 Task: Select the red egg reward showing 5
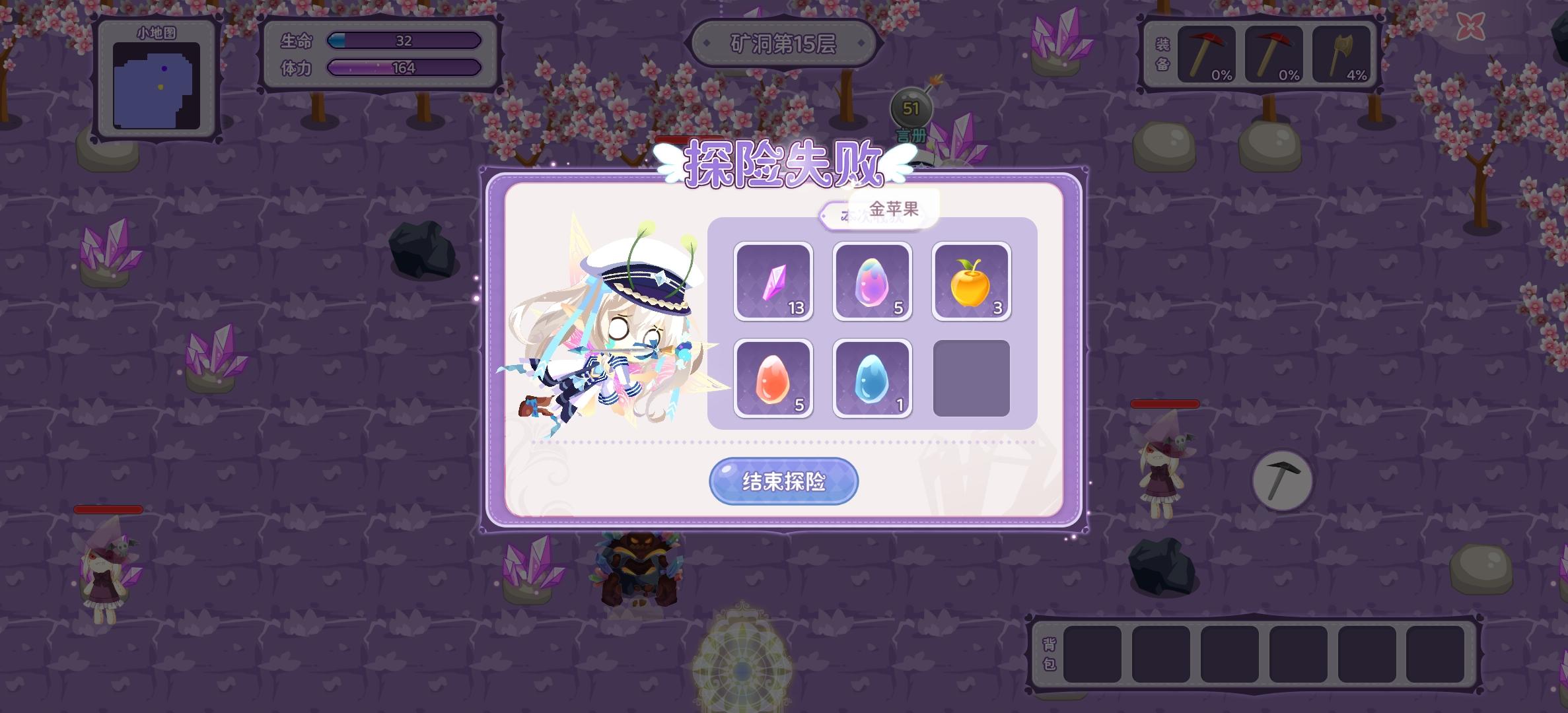774,376
